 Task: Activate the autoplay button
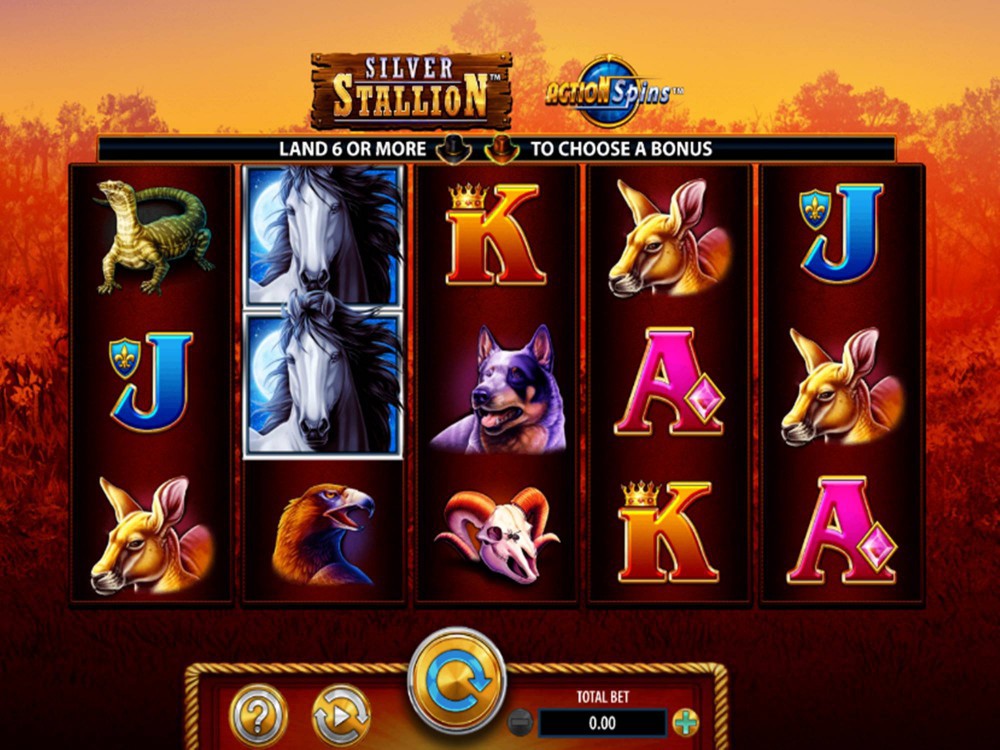341,714
